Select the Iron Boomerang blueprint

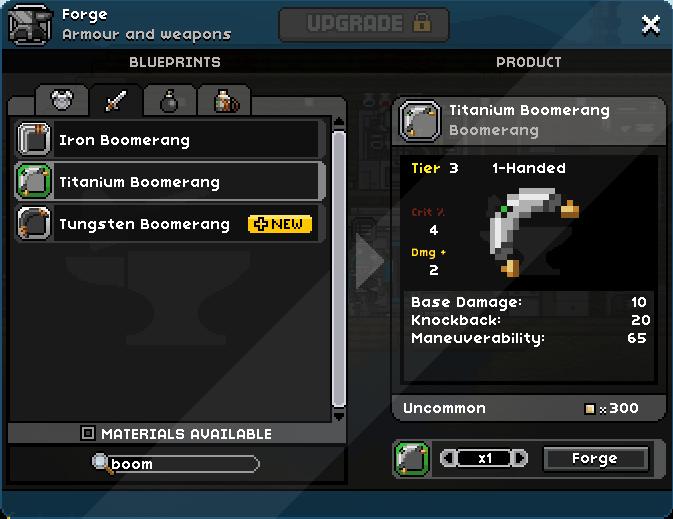(170, 140)
